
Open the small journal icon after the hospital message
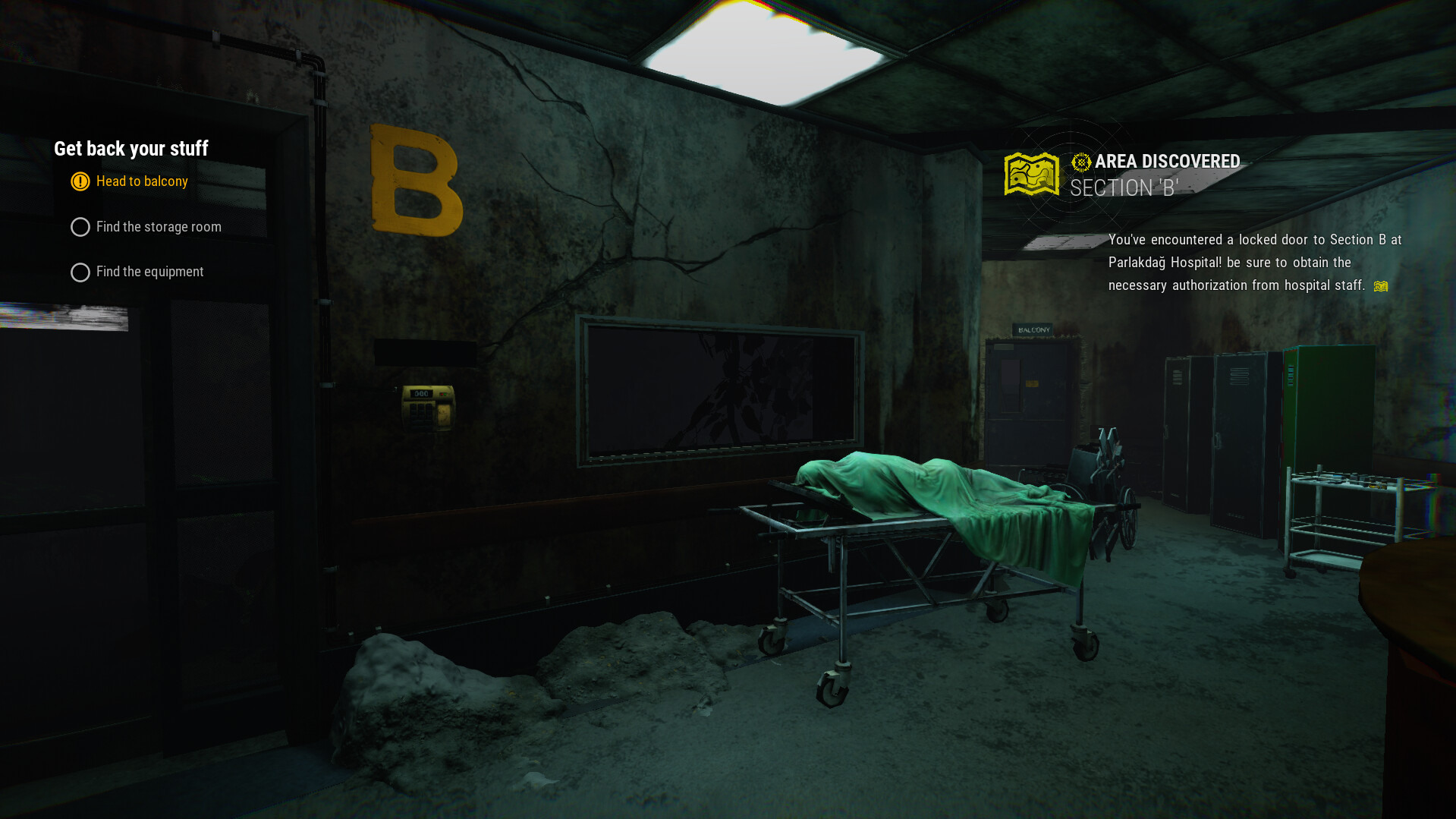click(1381, 286)
